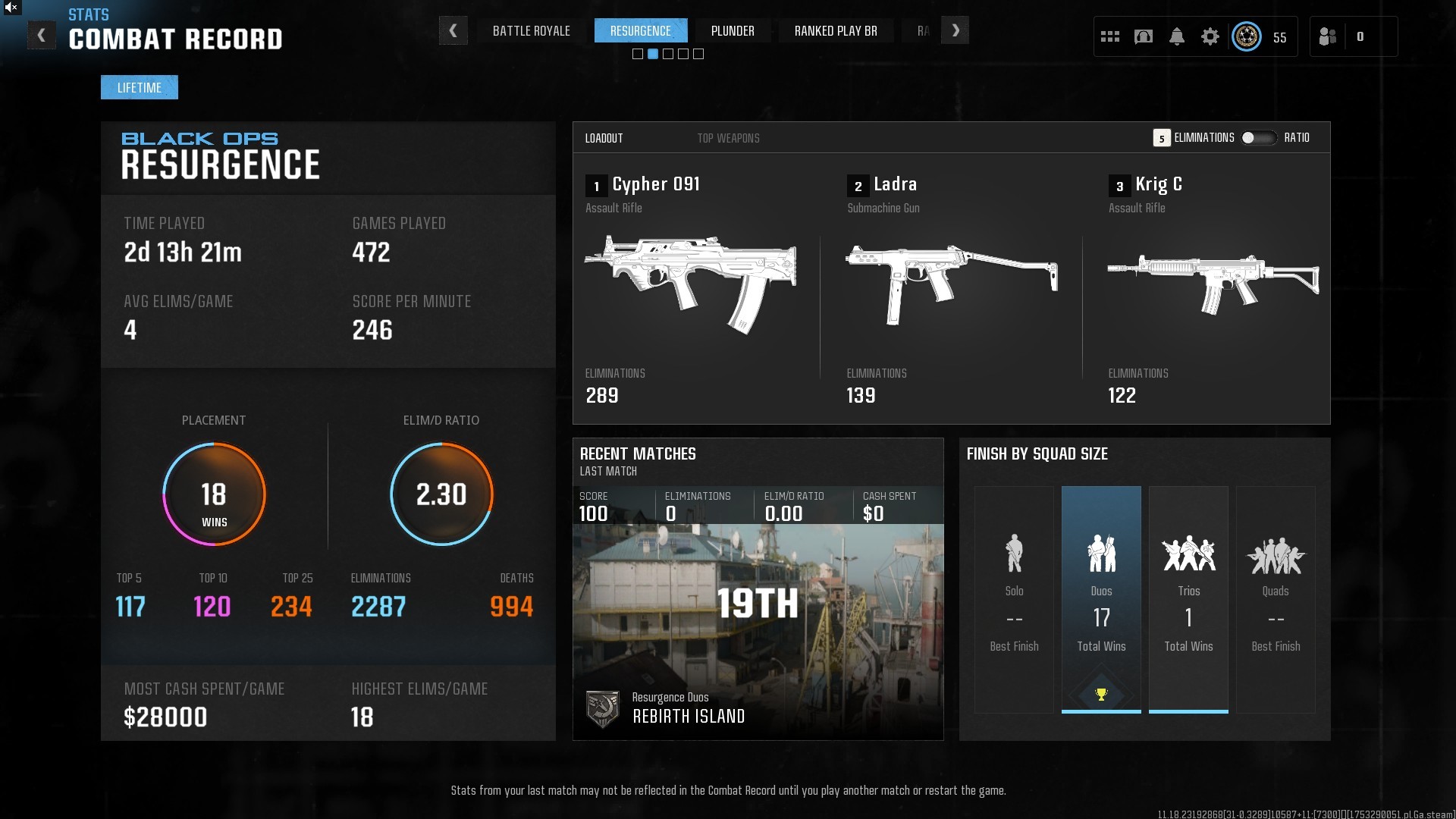Select the Trios squad size tile
The image size is (1456, 819).
1188,599
